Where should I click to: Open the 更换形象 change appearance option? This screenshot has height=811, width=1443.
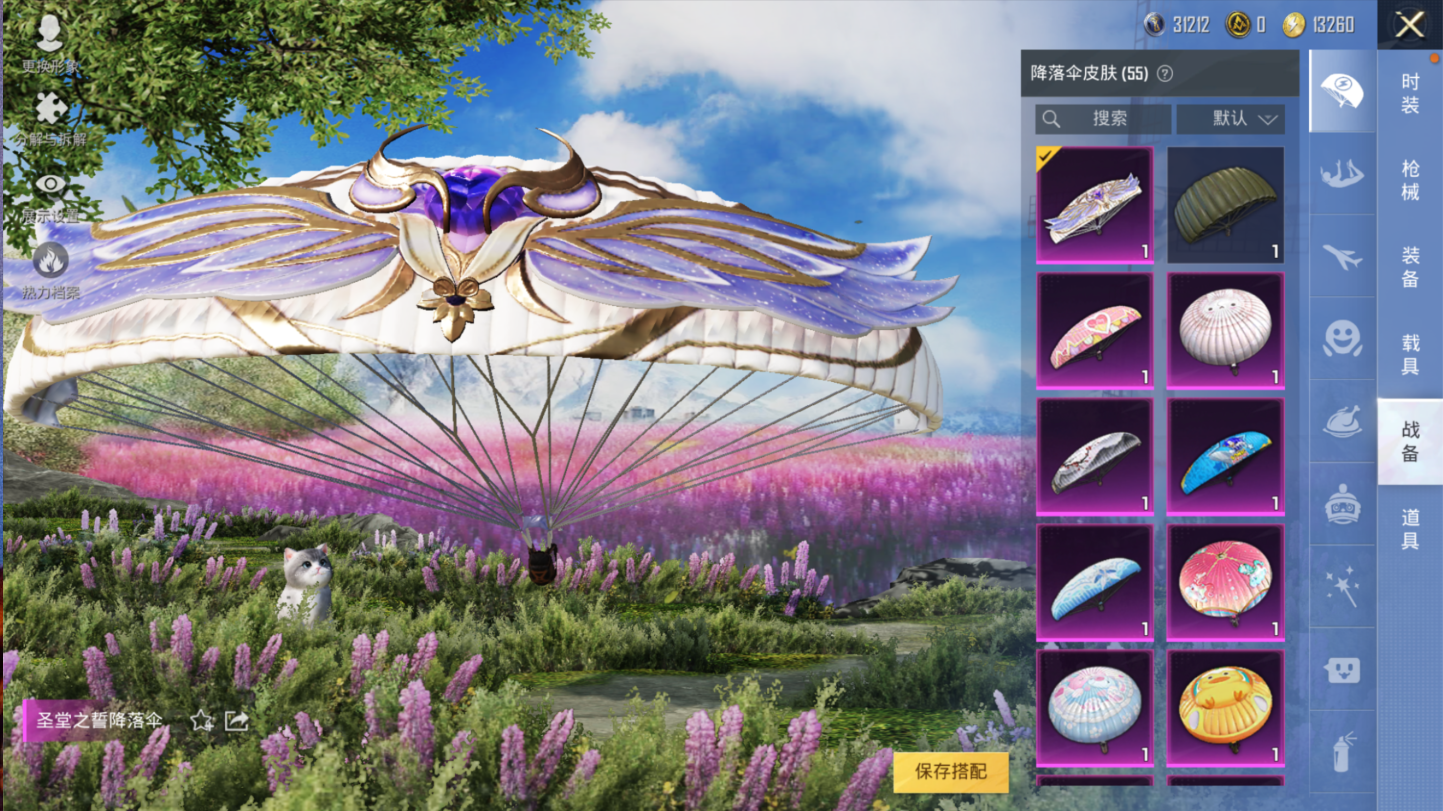50,42
